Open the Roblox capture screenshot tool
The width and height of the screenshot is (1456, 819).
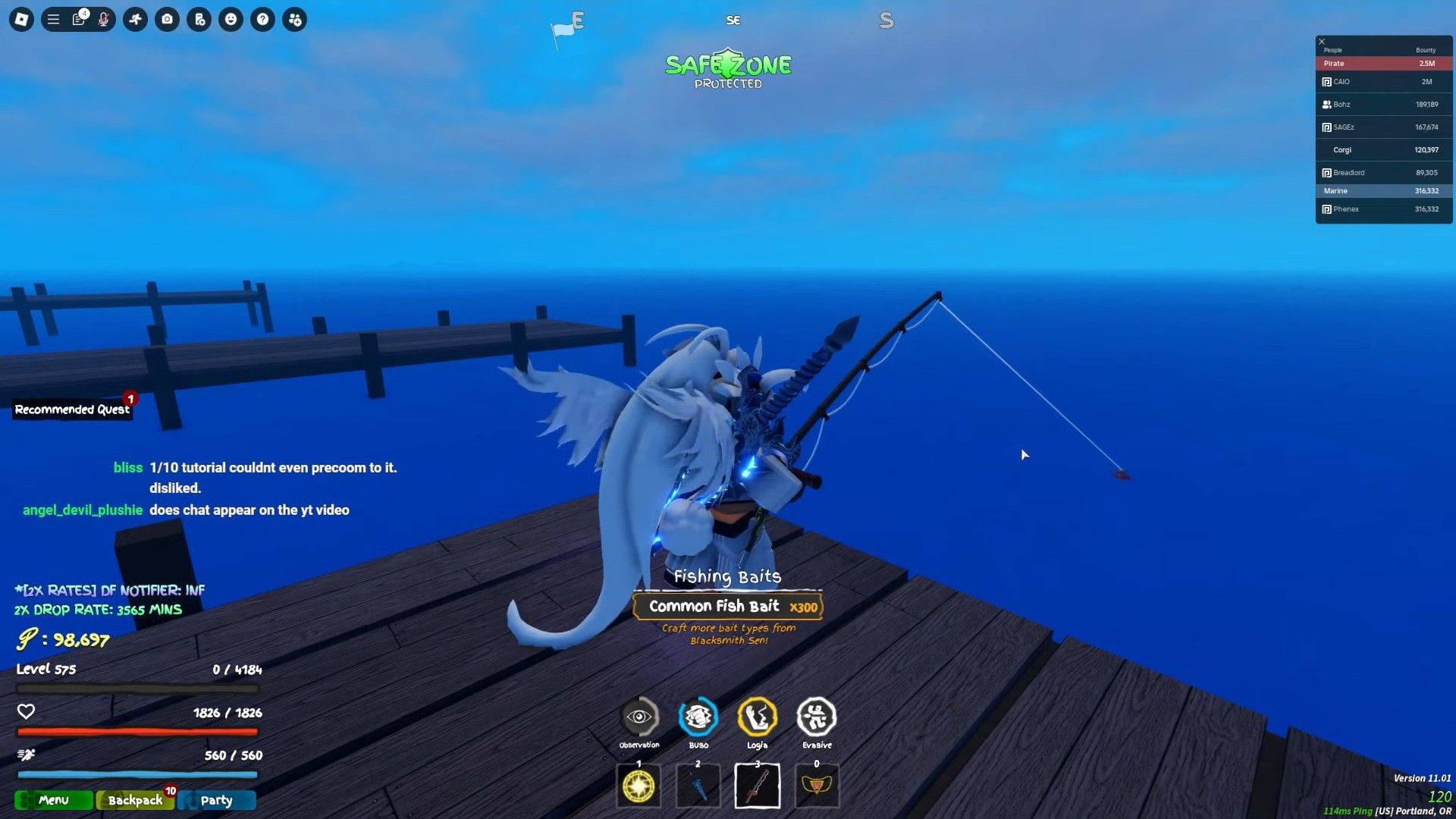click(x=167, y=20)
